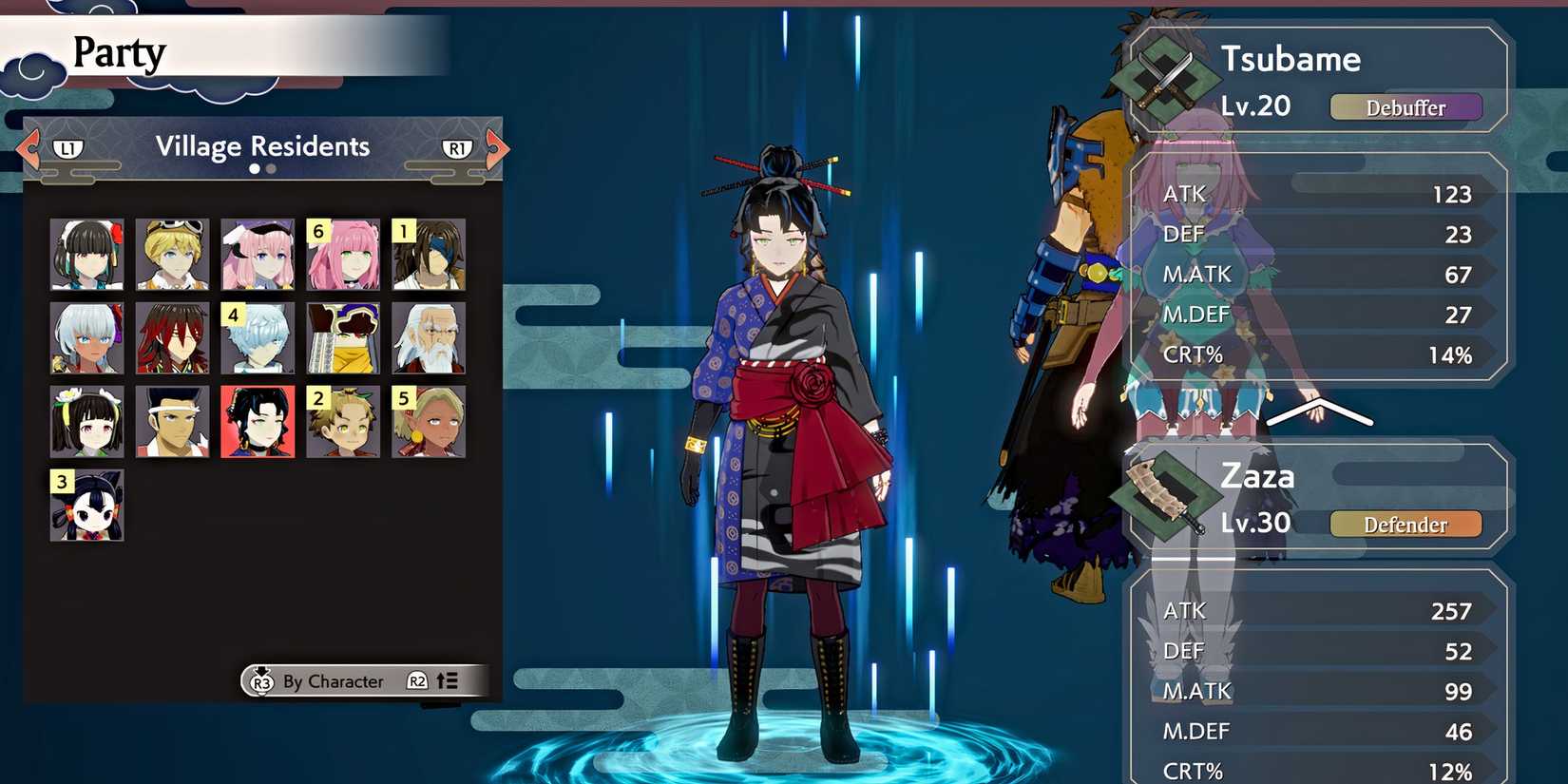Select the white-haired elder's portrait
Viewport: 1568px width, 784px height.
point(428,337)
